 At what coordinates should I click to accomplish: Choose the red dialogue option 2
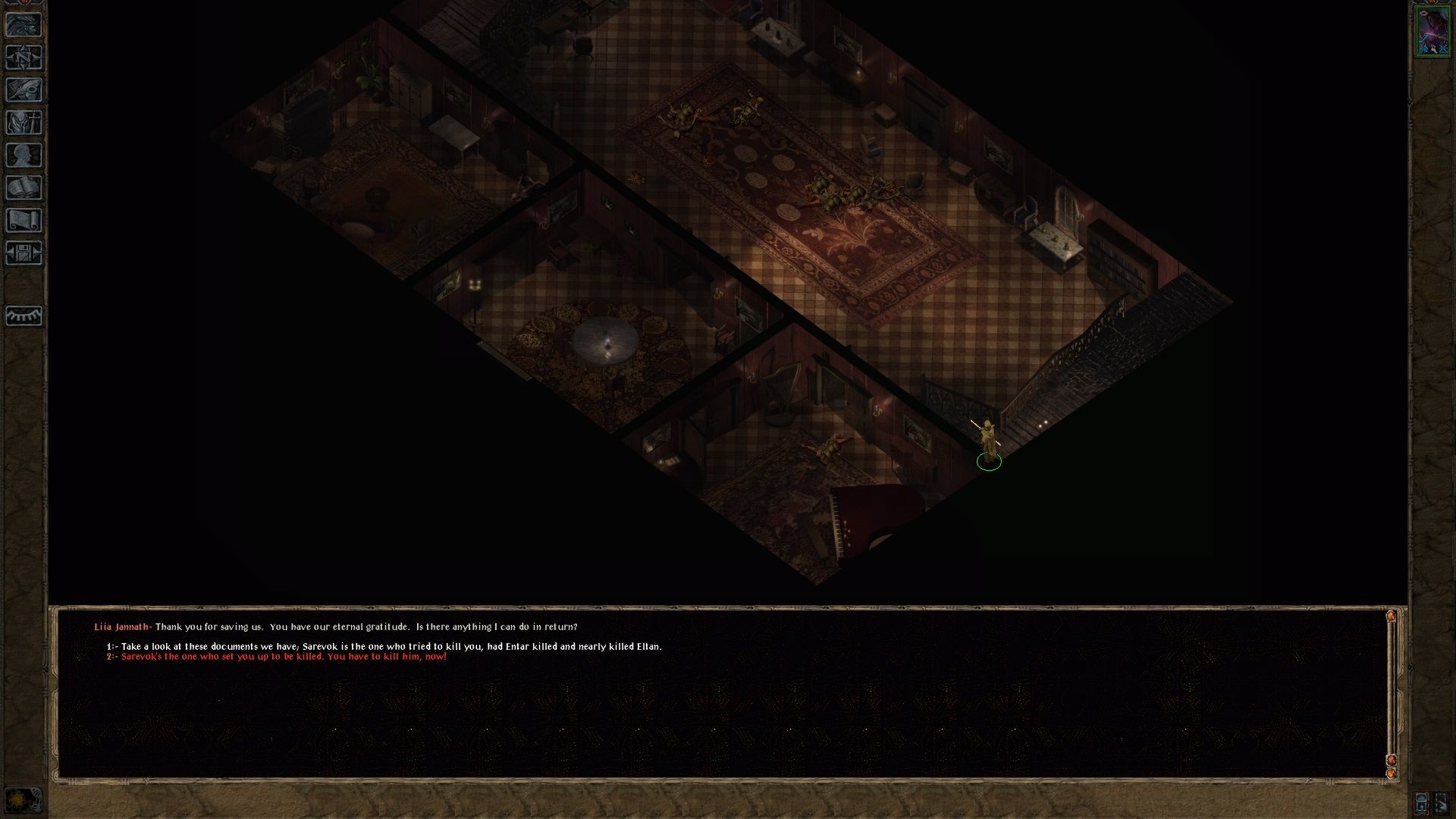coord(277,657)
